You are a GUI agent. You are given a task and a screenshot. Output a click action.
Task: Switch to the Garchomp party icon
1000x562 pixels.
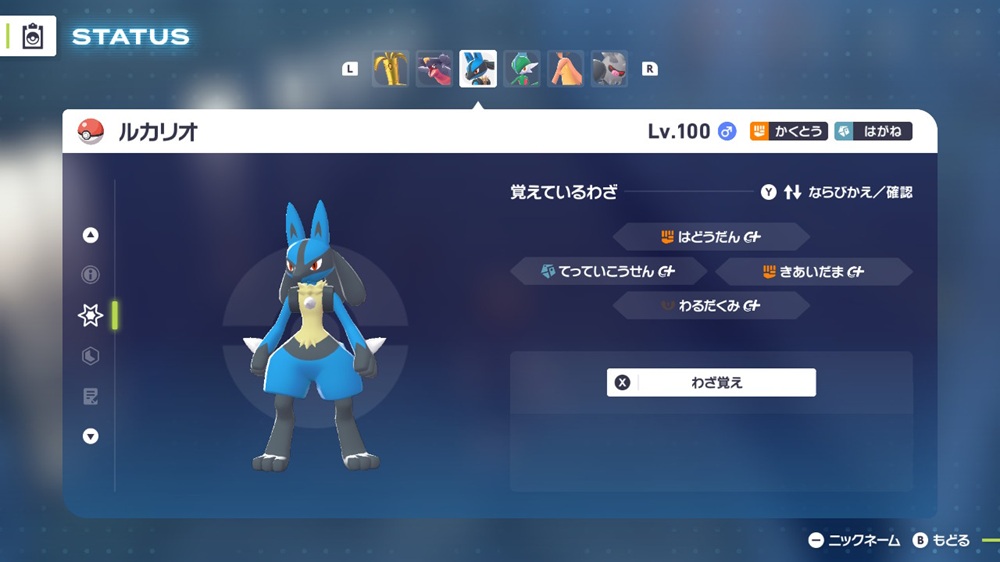pyautogui.click(x=434, y=69)
